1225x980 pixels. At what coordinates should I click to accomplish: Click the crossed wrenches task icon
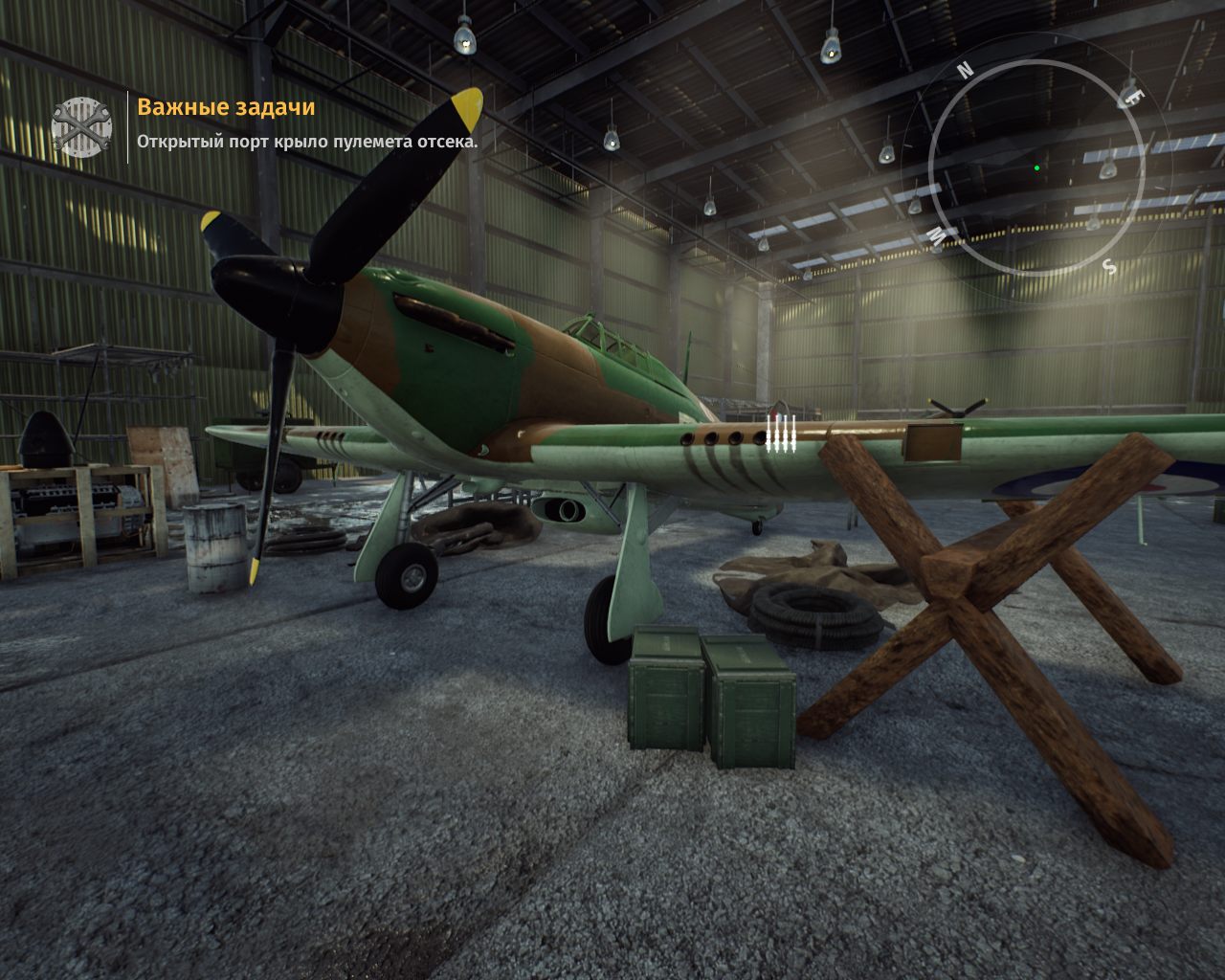coord(81,126)
